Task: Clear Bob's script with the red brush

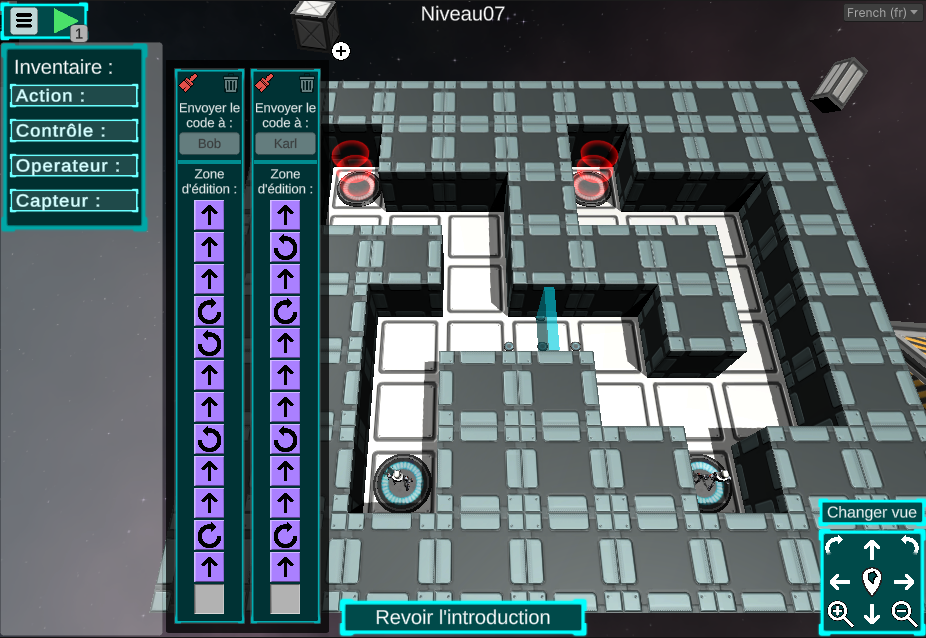Action: pyautogui.click(x=187, y=84)
